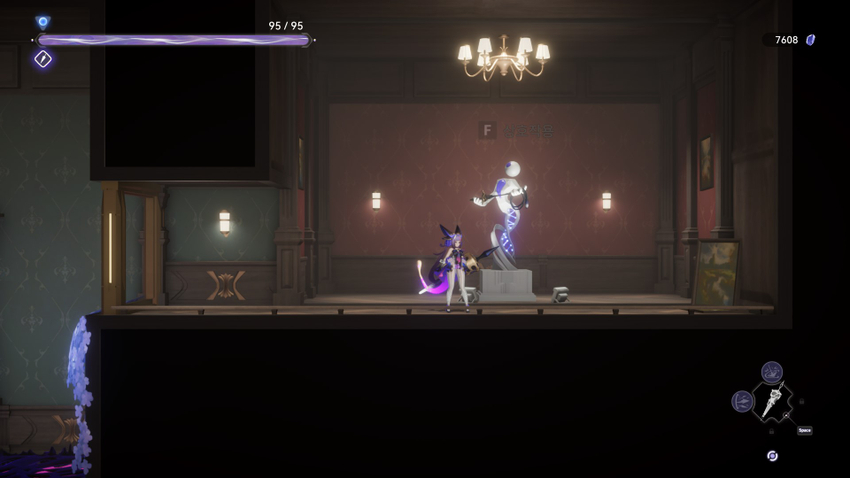Screen dimensions: 850x478
Task: Click the purple diamond icon under the health bar
Action: click(43, 59)
